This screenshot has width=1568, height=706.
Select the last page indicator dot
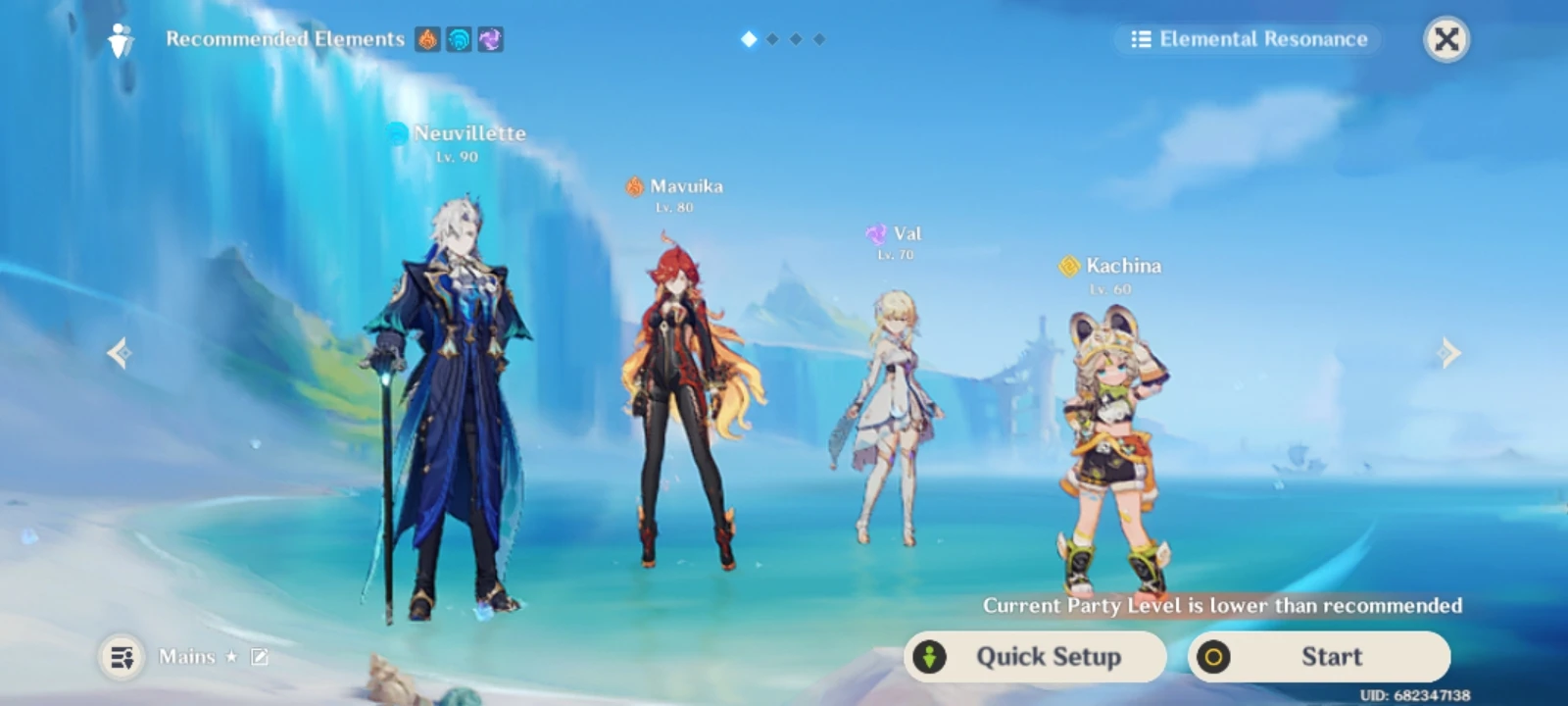click(x=821, y=40)
